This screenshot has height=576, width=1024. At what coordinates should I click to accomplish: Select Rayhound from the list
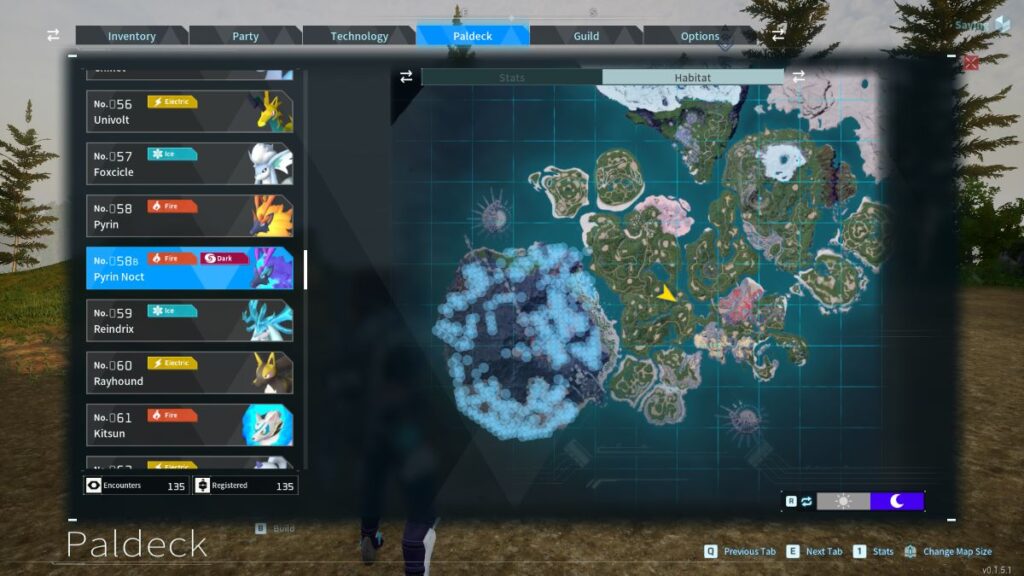[189, 372]
